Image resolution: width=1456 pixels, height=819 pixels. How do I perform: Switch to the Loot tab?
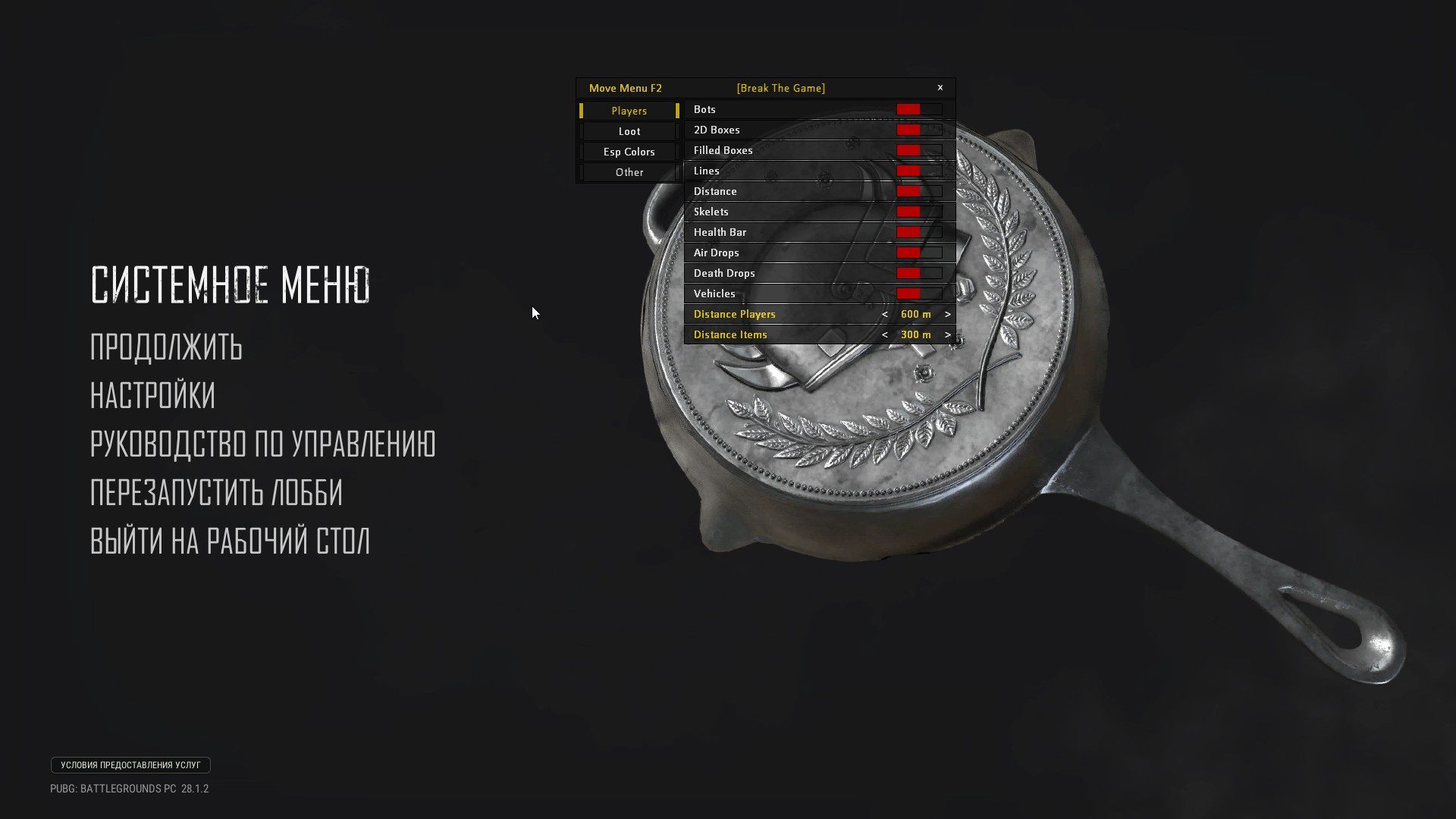(629, 130)
